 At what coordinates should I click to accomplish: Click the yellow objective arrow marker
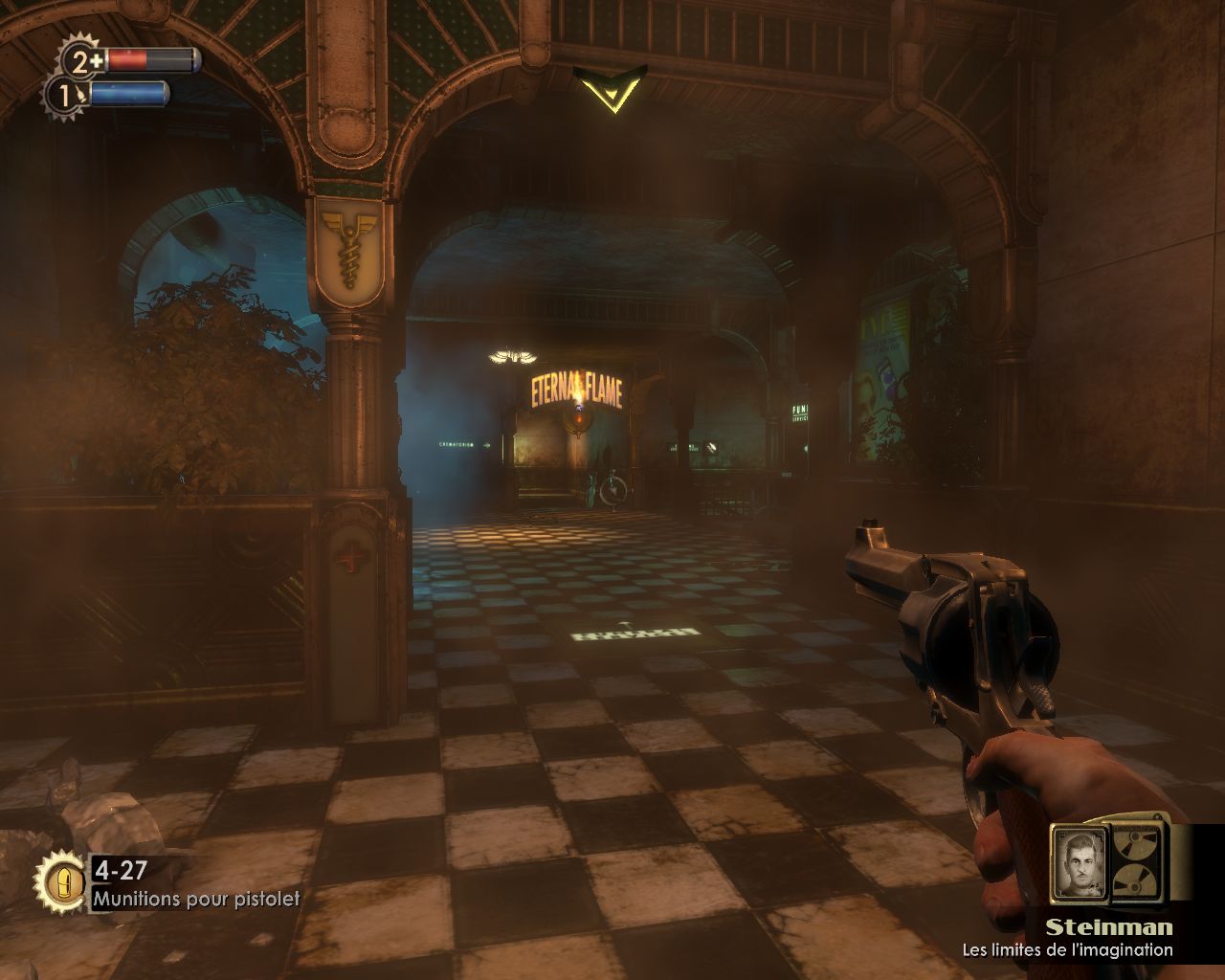point(610,89)
